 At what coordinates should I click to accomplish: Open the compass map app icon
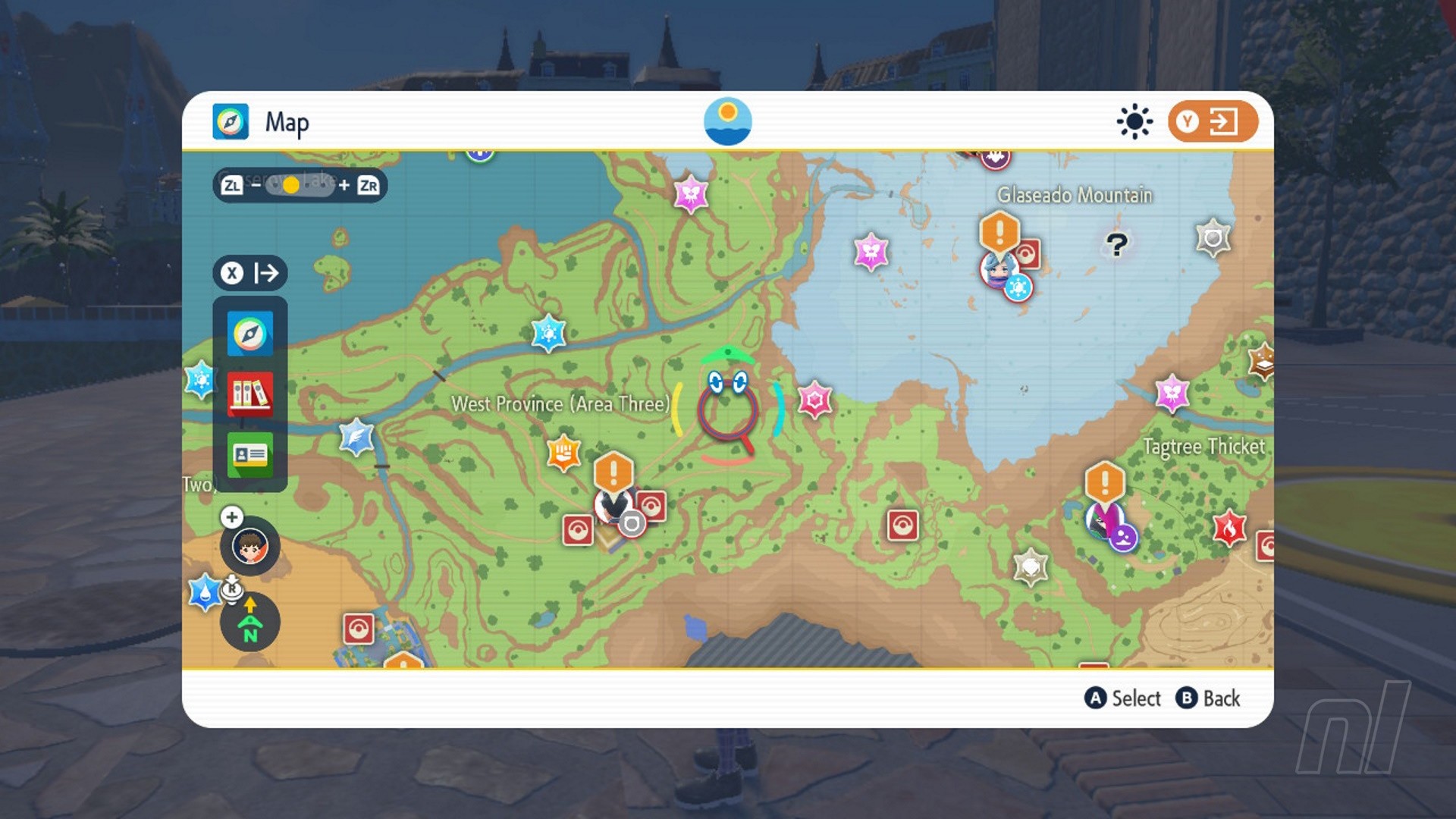tap(249, 334)
